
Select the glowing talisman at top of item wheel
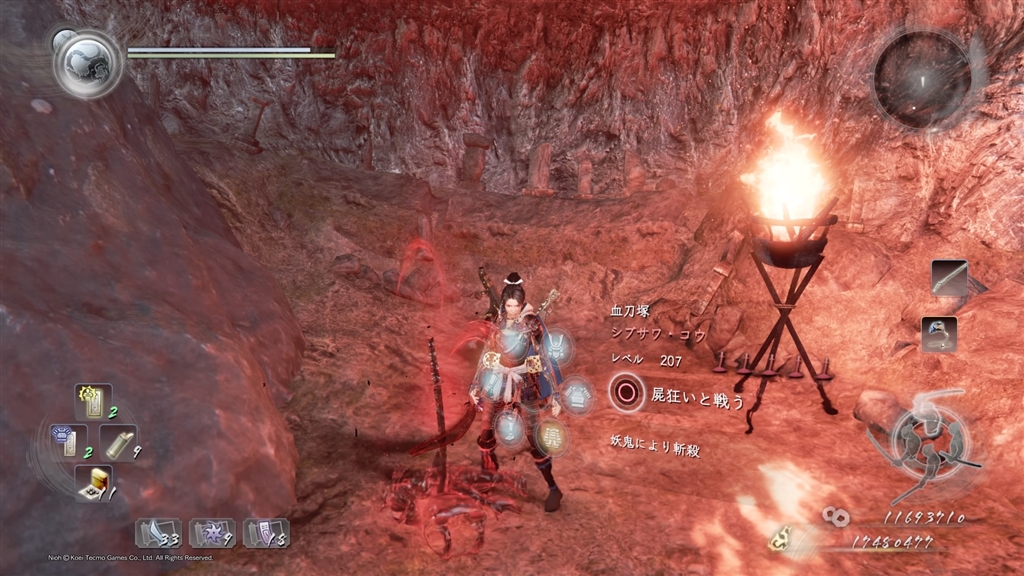(93, 402)
